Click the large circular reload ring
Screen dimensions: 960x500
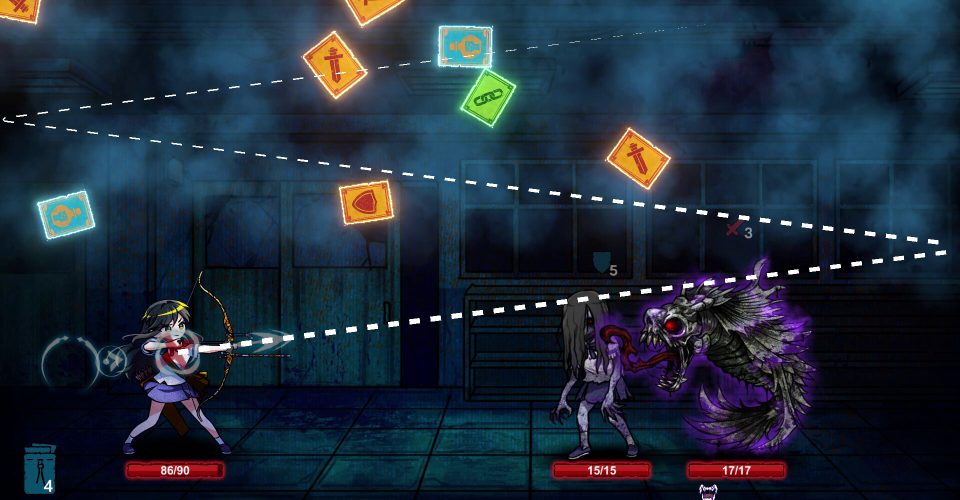tap(67, 360)
